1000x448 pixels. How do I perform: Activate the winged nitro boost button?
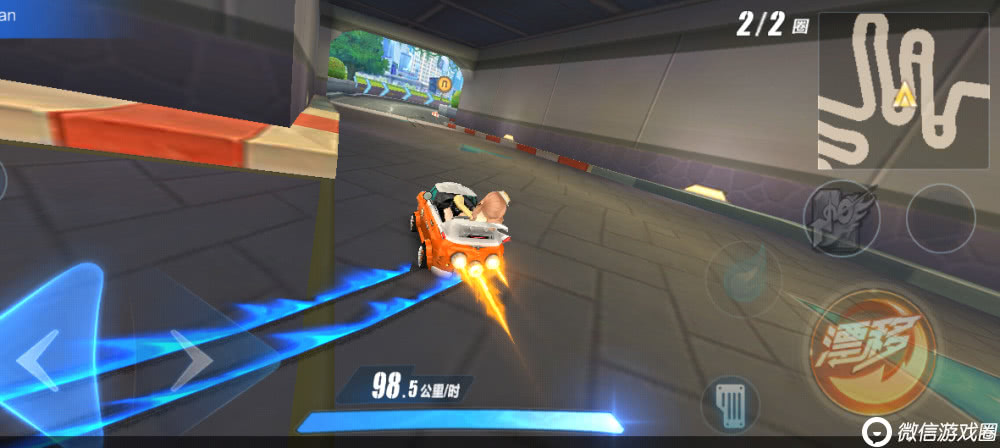841,218
